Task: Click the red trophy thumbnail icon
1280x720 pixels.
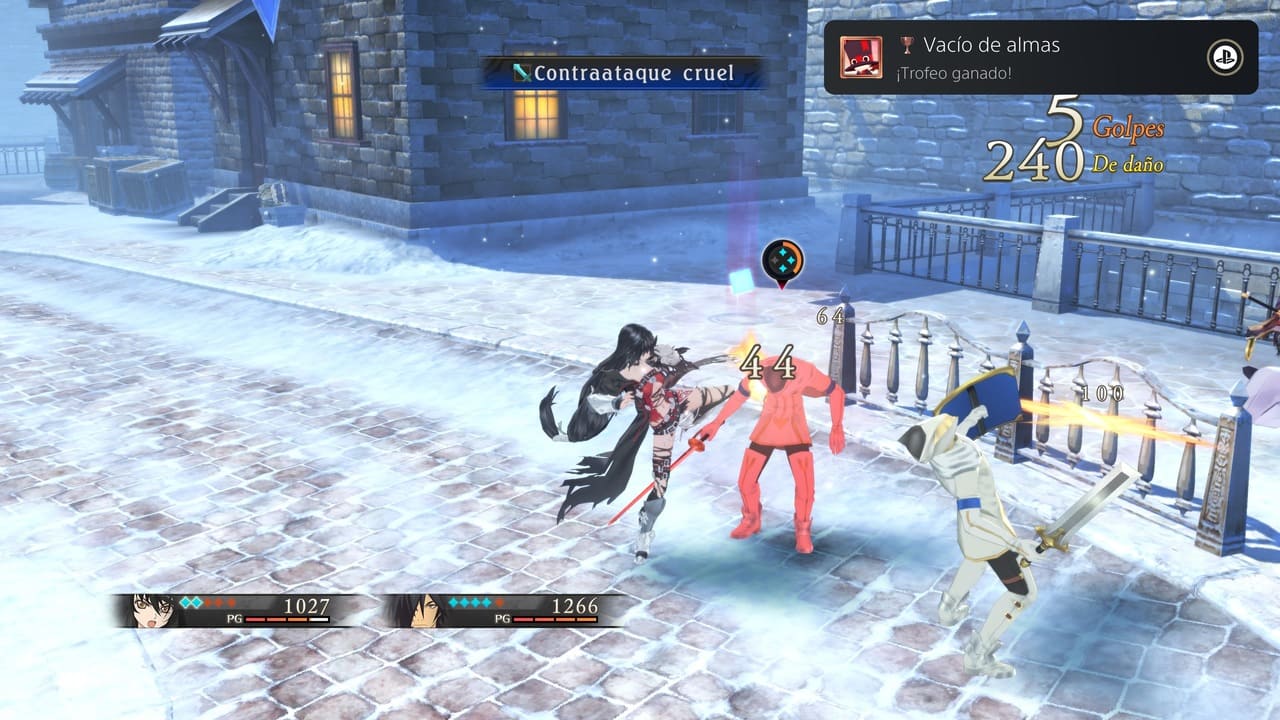Action: (861, 57)
